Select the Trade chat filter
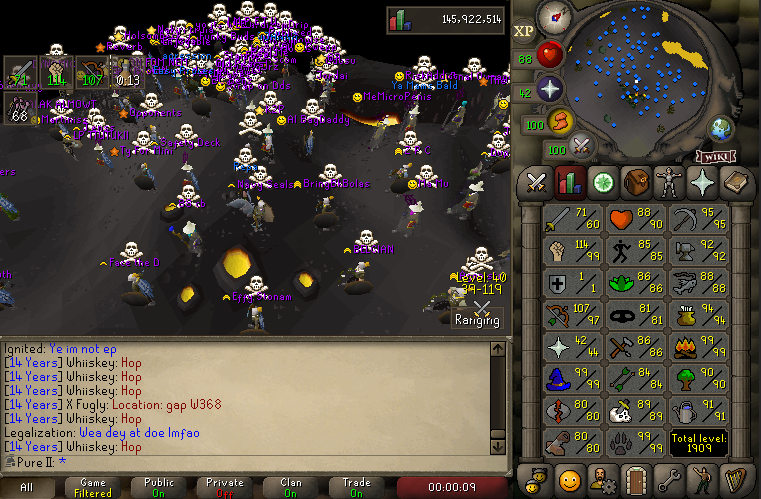The image size is (761, 499). tap(355, 487)
